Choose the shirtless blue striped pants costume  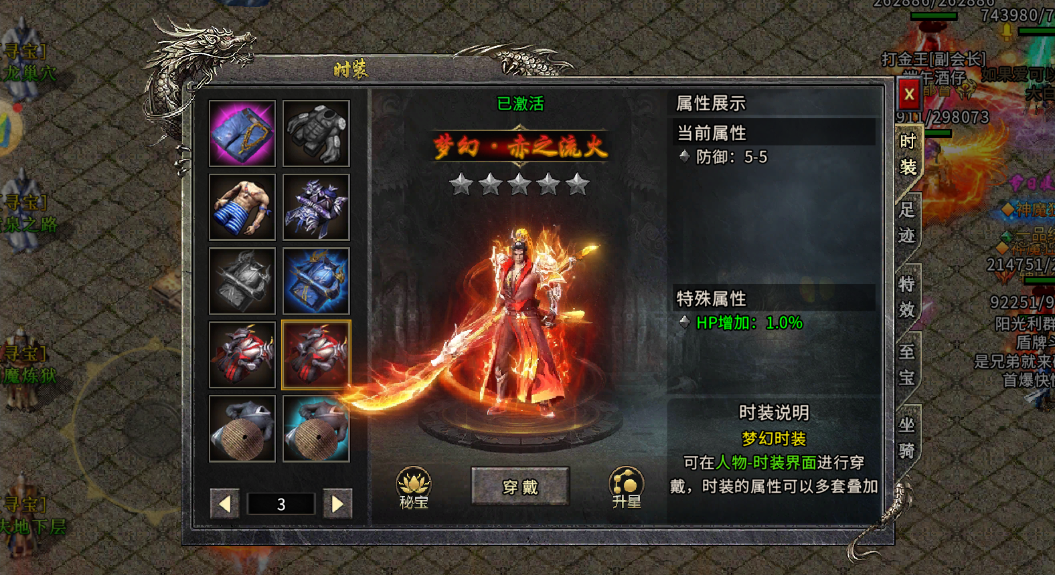click(242, 207)
